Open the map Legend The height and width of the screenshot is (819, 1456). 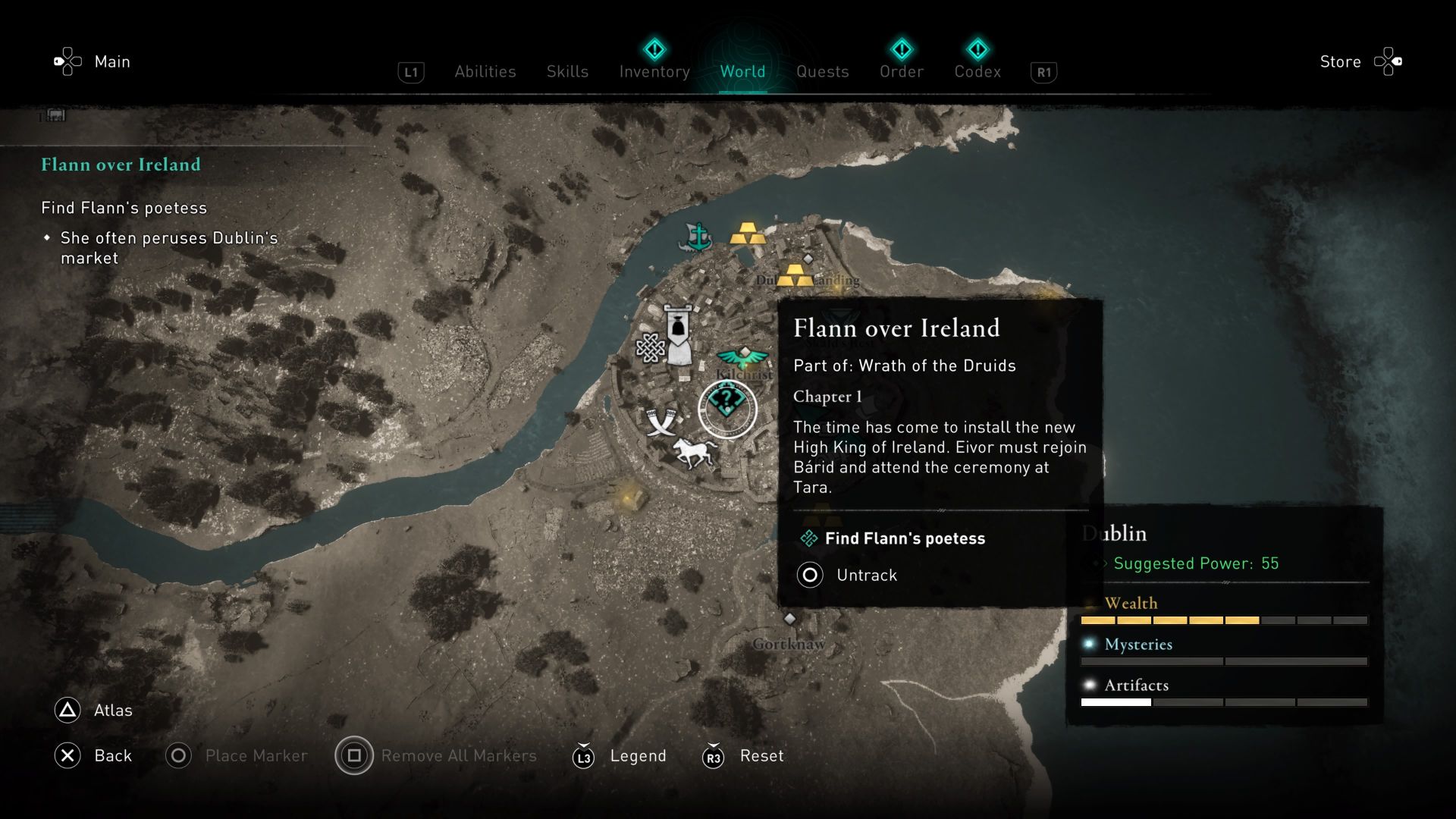637,755
